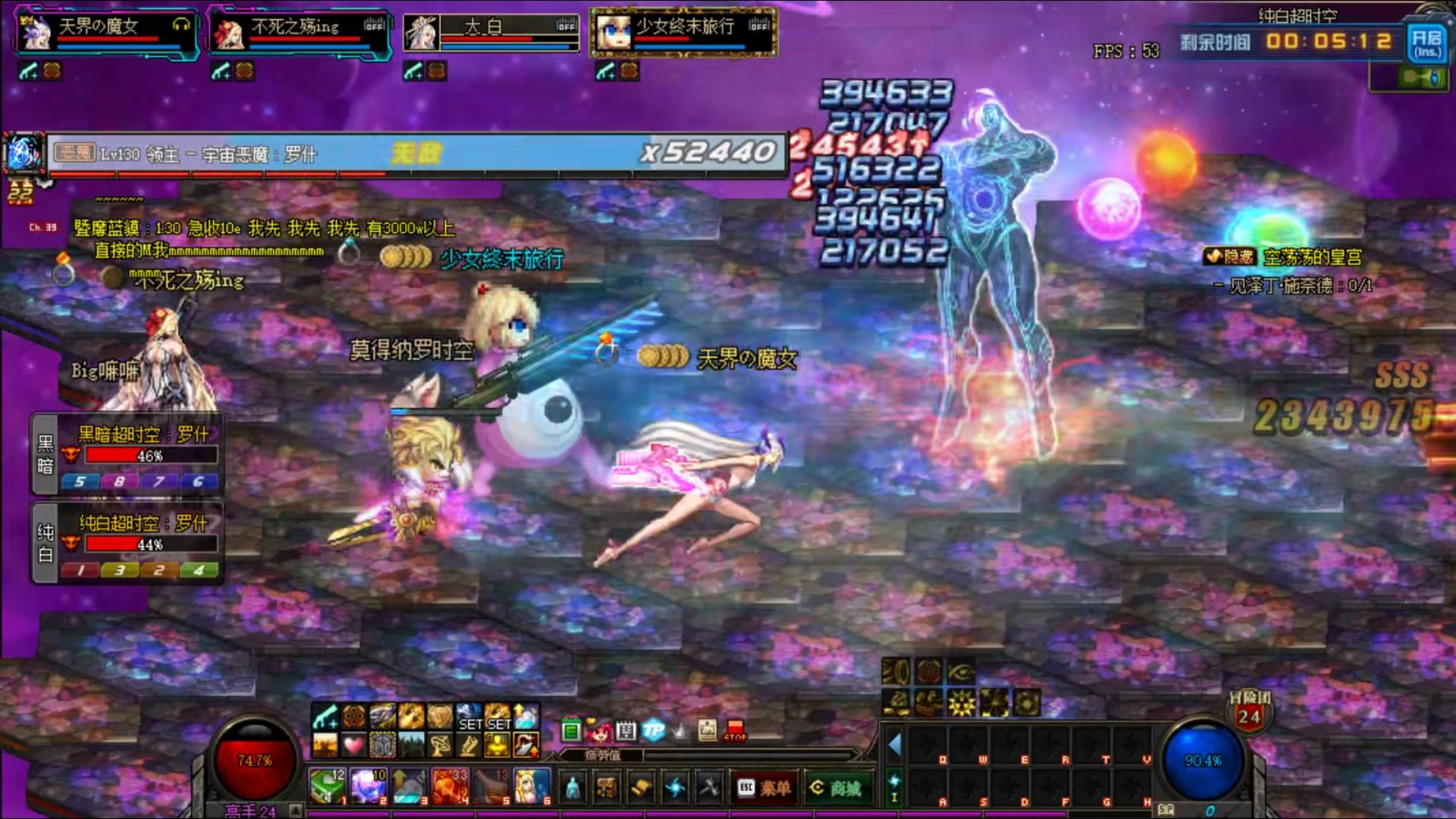
Task: Open the character info silhouette icon
Action: pos(574,789)
